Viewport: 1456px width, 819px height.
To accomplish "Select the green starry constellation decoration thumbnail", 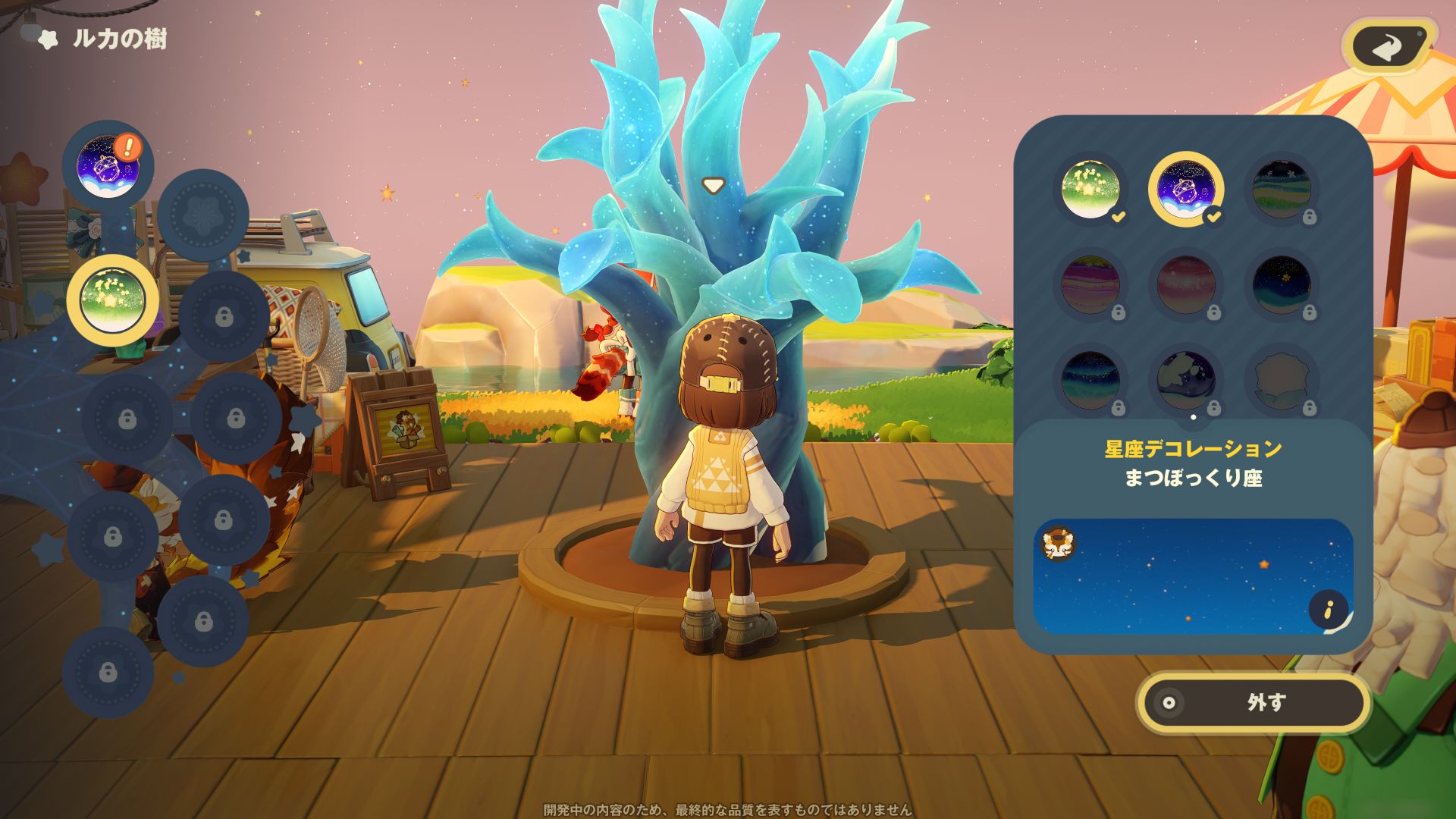I will click(1090, 190).
